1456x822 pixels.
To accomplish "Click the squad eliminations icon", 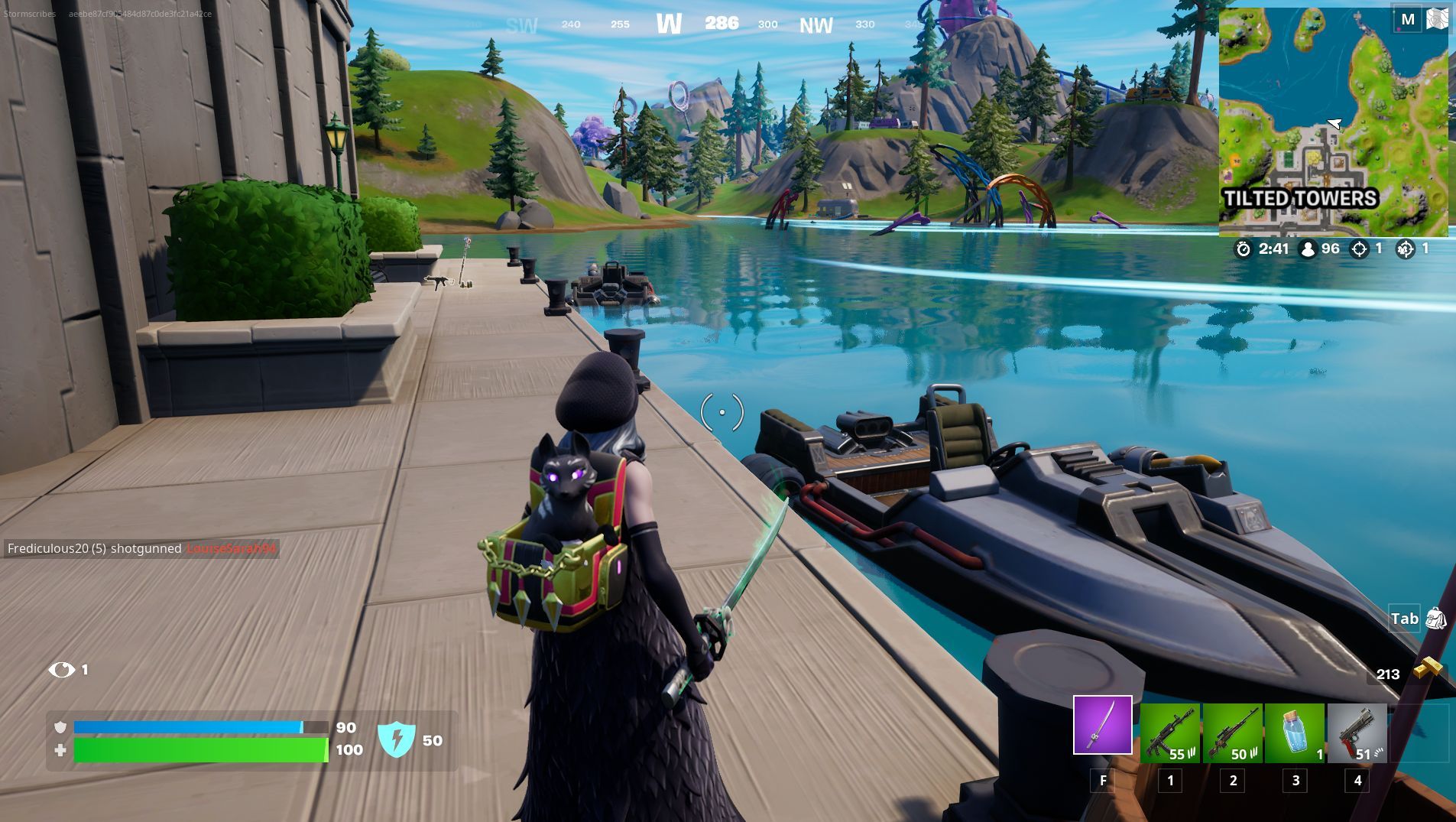I will pyautogui.click(x=1405, y=249).
